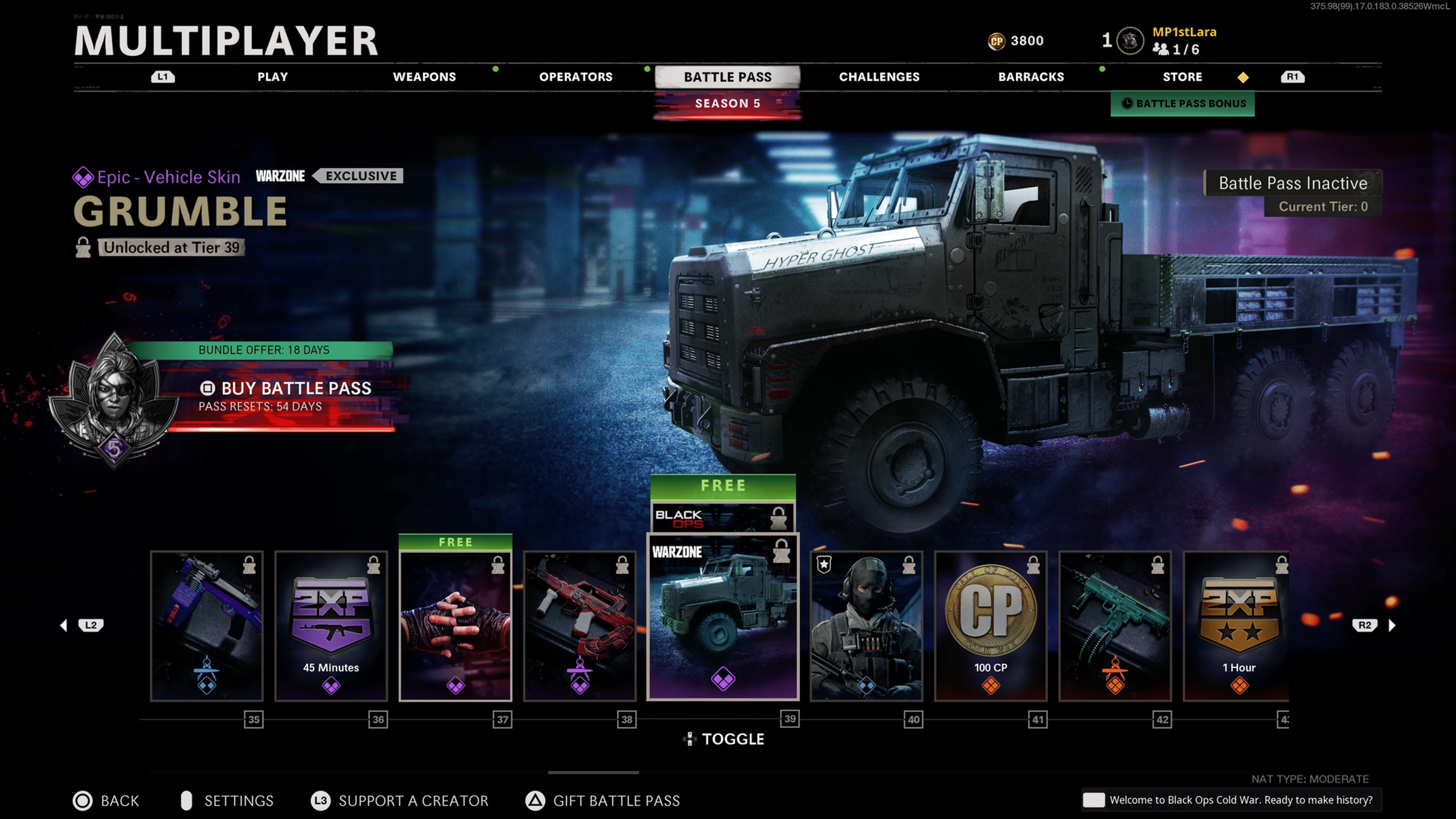
Task: Go to the Operators tab
Action: tap(576, 77)
